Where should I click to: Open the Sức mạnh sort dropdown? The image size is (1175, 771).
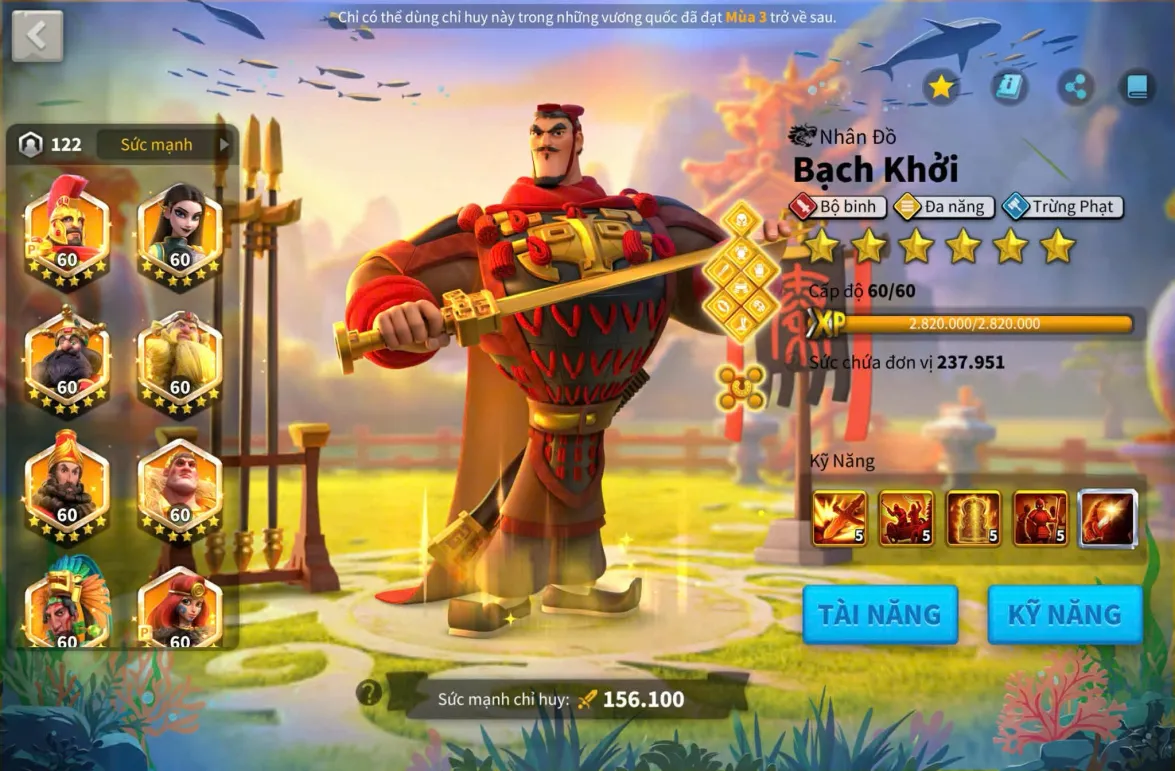click(165, 145)
